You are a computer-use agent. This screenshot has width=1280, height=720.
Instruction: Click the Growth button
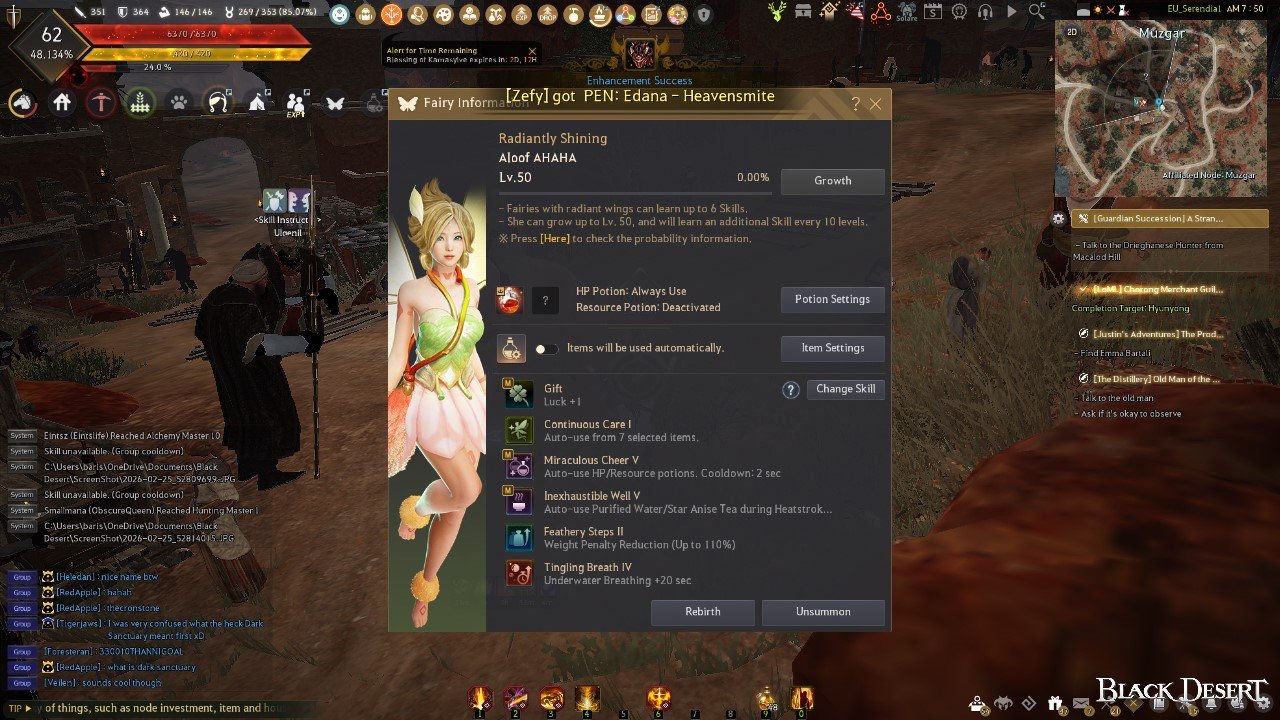(832, 181)
